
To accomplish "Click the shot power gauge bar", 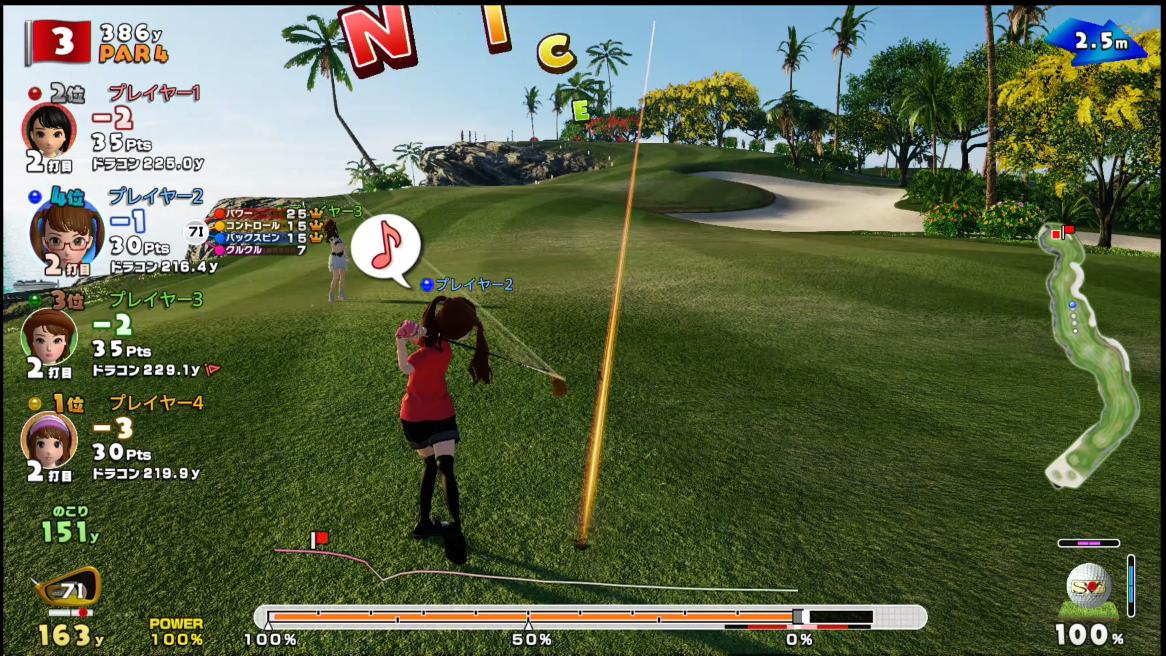I will point(590,617).
